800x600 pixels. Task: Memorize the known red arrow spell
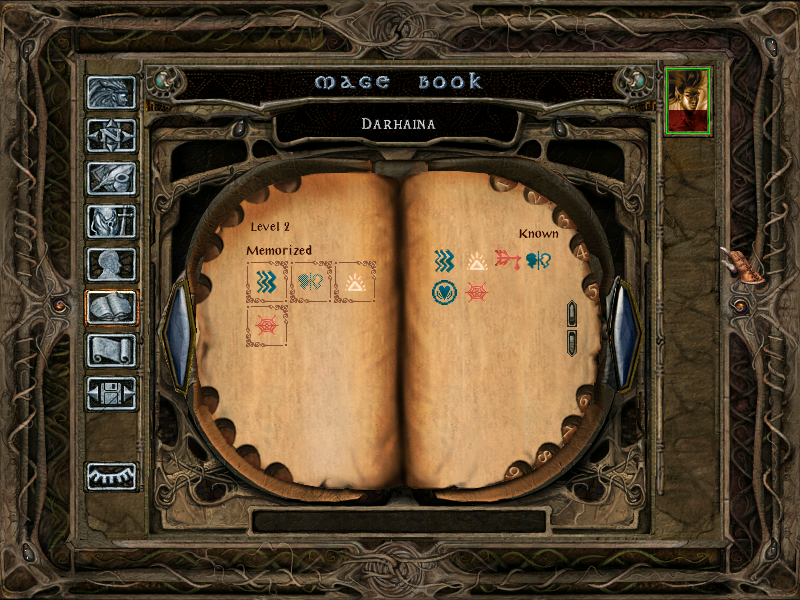tap(508, 261)
